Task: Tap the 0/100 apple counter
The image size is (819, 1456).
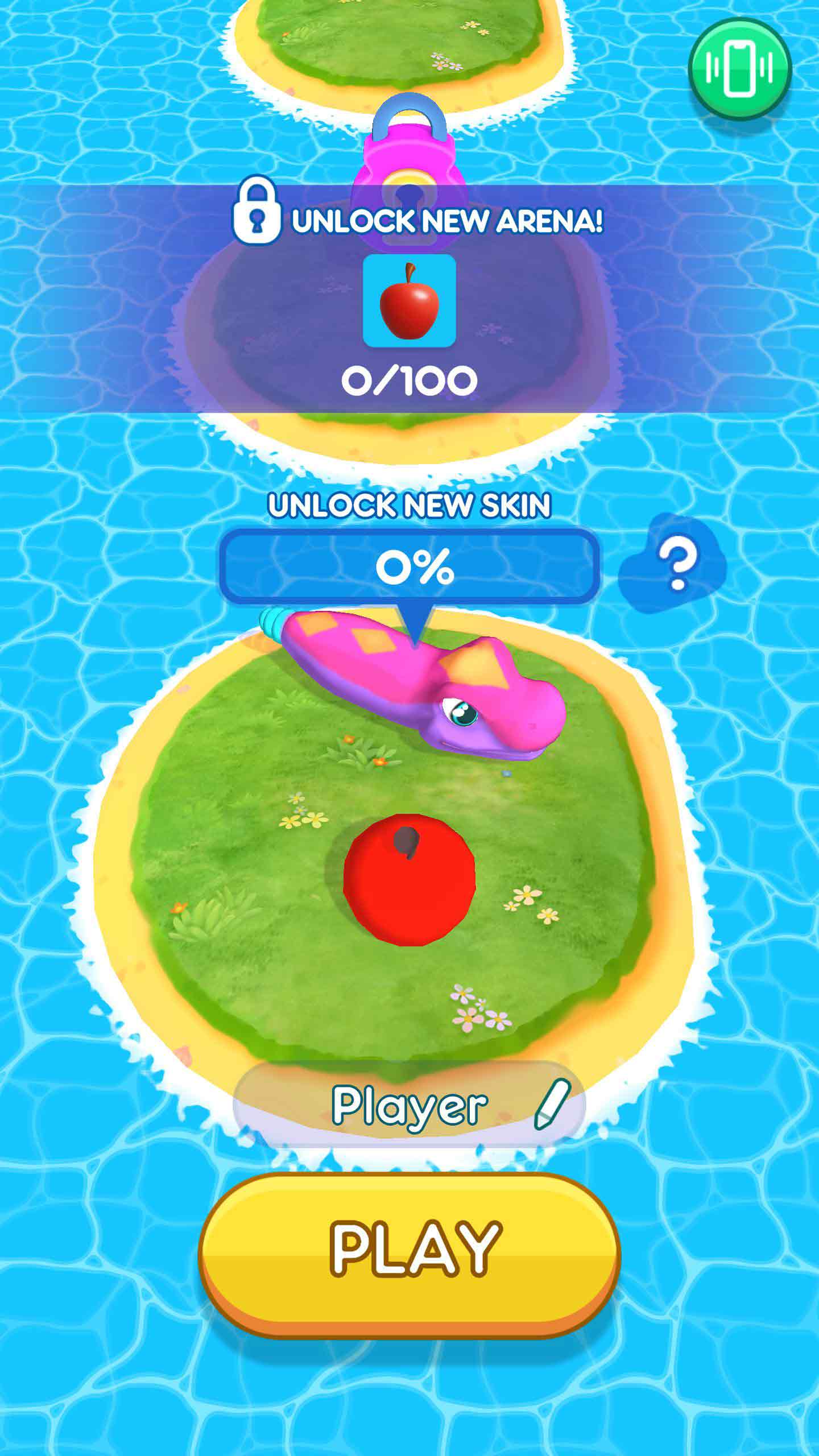Action: tap(411, 380)
